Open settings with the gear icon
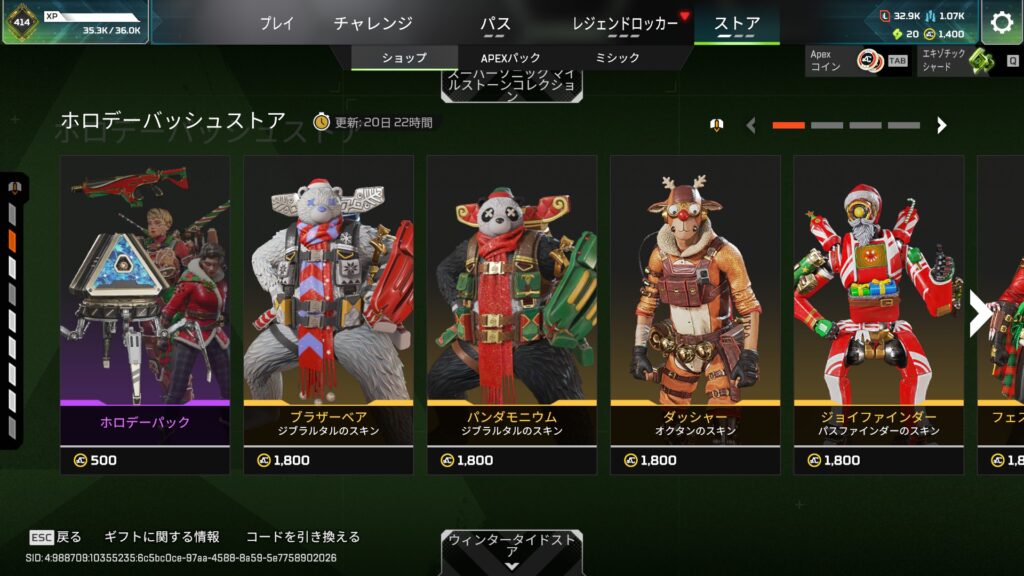The image size is (1024, 576). [x=1001, y=22]
